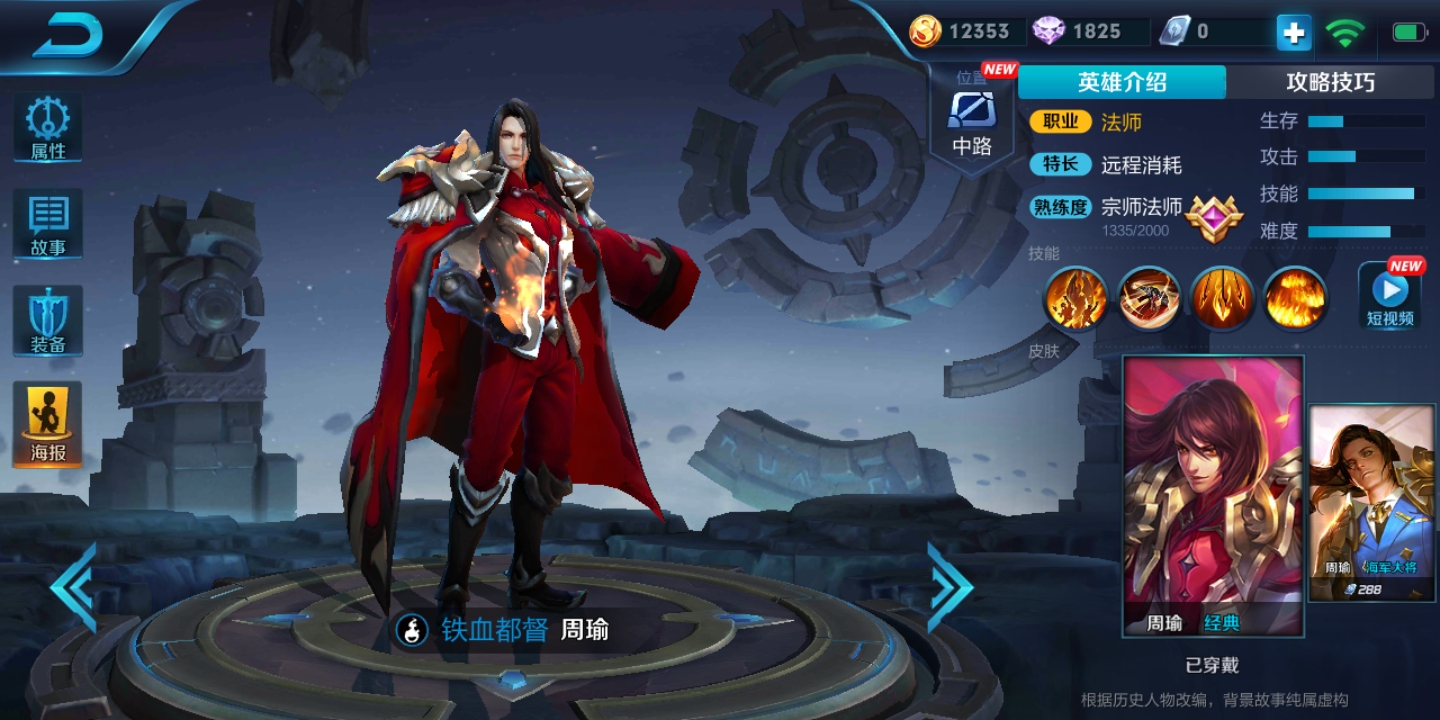Viewport: 1440px width, 720px height.
Task: Open the 故事 story page
Action: 47,224
